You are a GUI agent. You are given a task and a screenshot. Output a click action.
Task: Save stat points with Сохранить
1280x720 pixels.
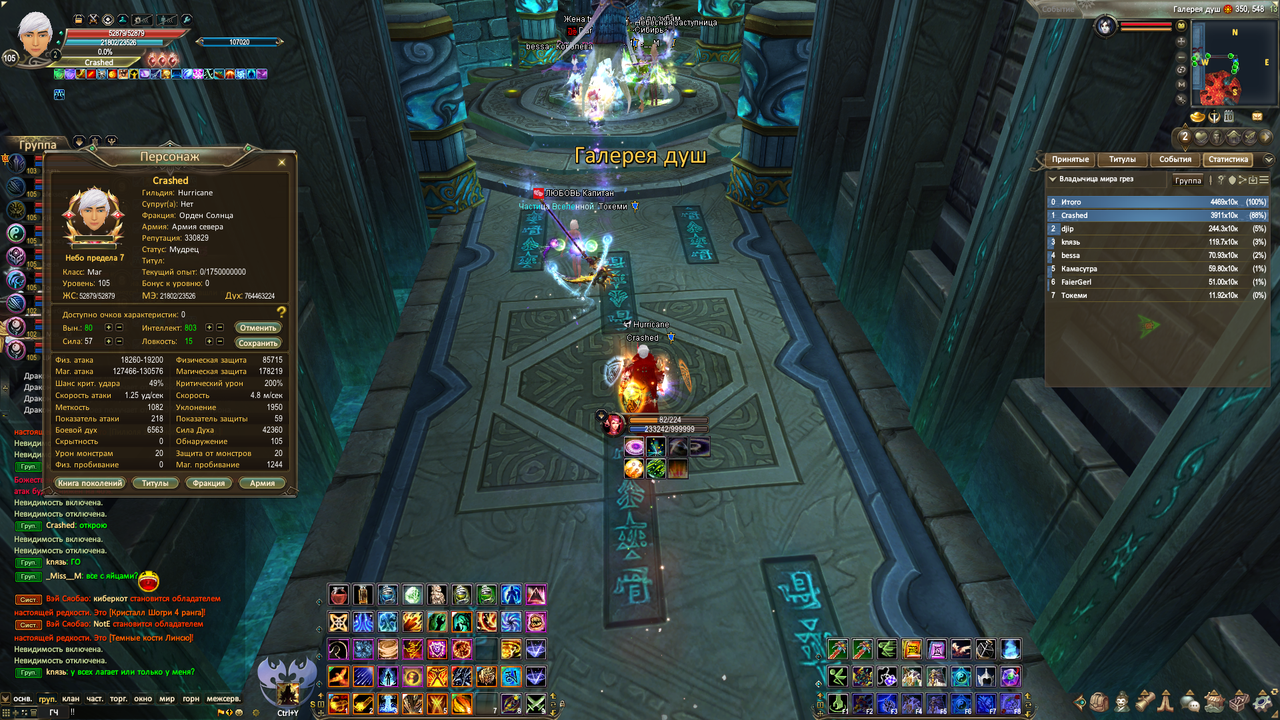pyautogui.click(x=258, y=343)
